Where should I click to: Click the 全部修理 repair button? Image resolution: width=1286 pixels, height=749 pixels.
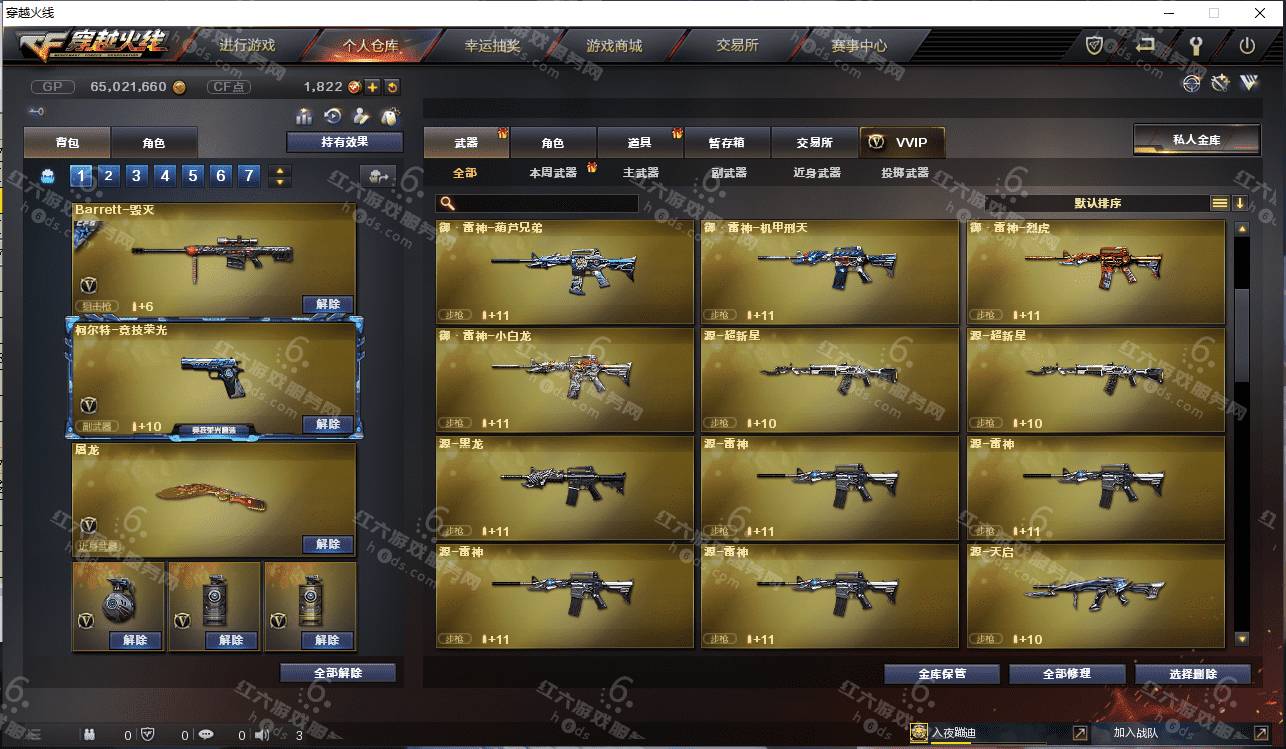click(x=1066, y=674)
